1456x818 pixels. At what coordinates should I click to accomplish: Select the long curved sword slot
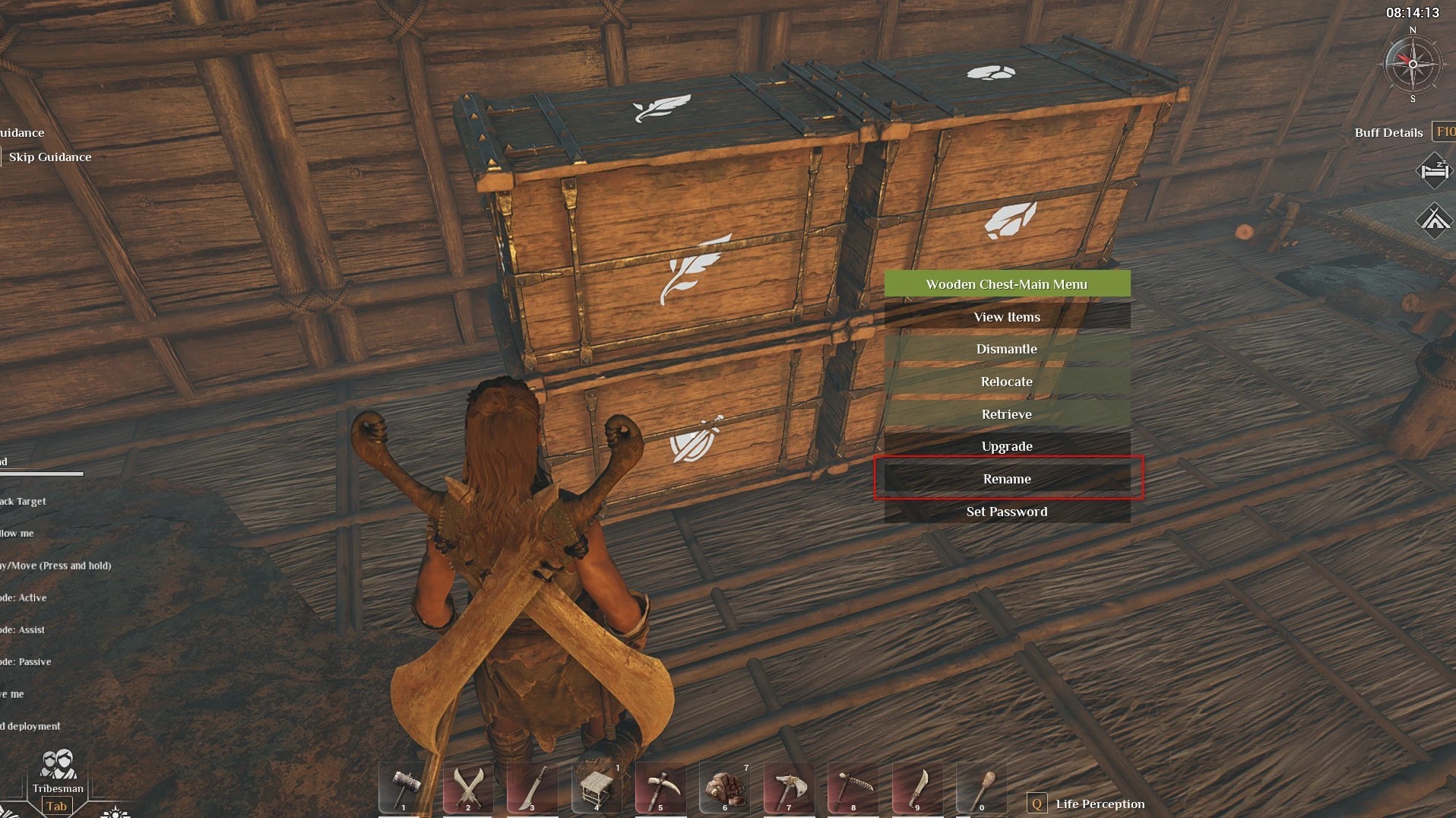coord(533,786)
